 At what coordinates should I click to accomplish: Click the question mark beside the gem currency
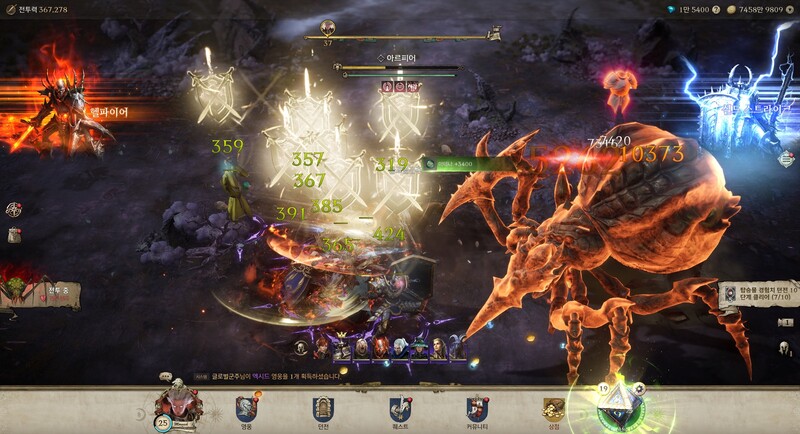pyautogui.click(x=716, y=9)
